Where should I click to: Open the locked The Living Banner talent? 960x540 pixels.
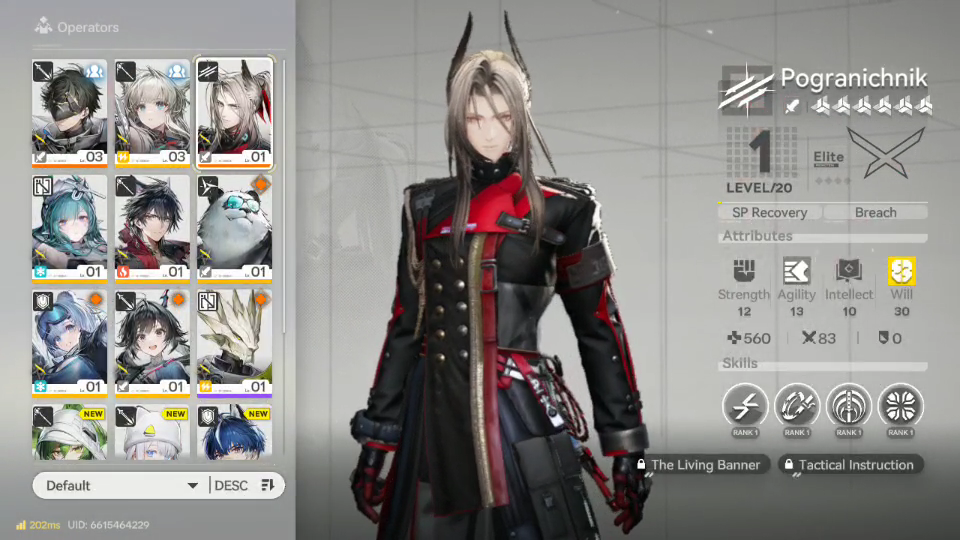click(702, 465)
